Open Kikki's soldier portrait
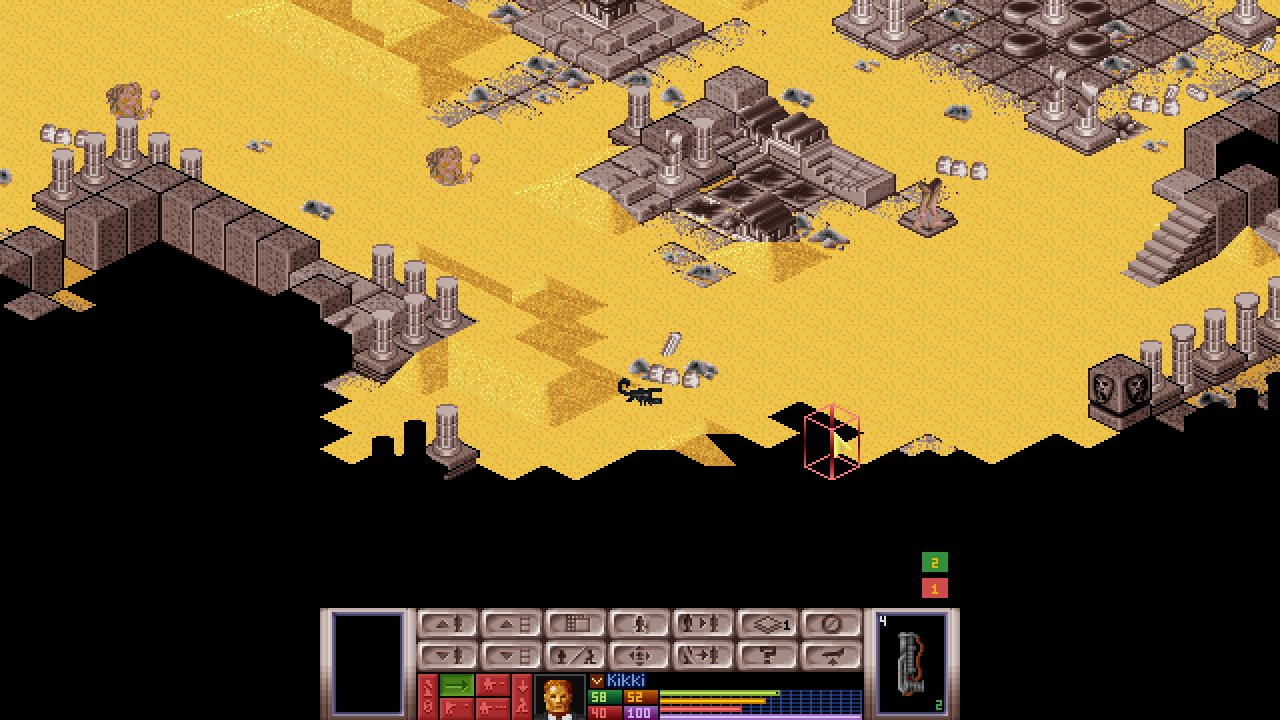 pyautogui.click(x=559, y=697)
